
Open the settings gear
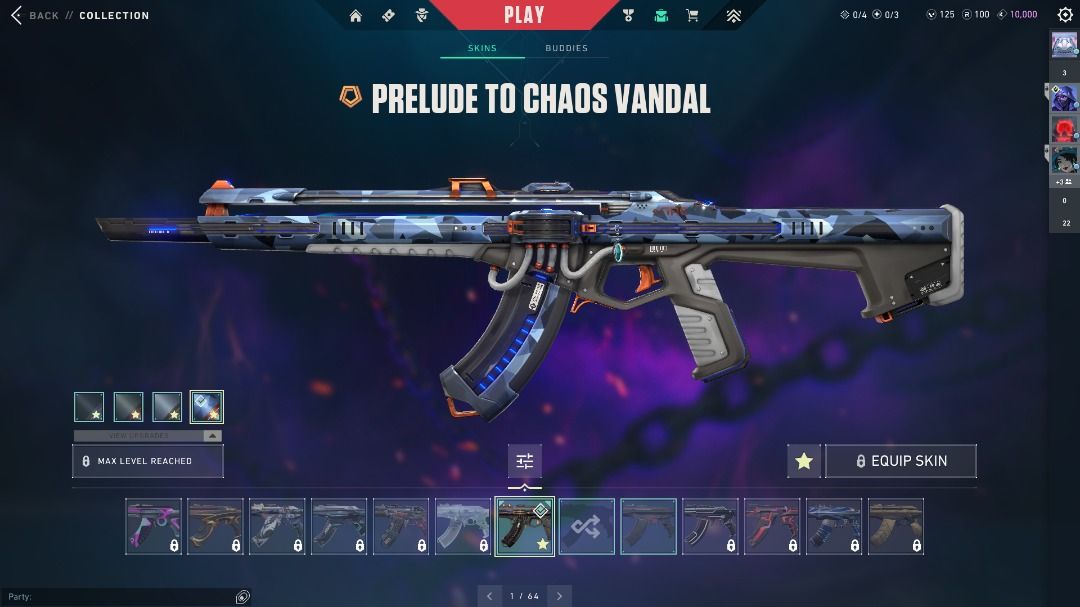(1065, 15)
